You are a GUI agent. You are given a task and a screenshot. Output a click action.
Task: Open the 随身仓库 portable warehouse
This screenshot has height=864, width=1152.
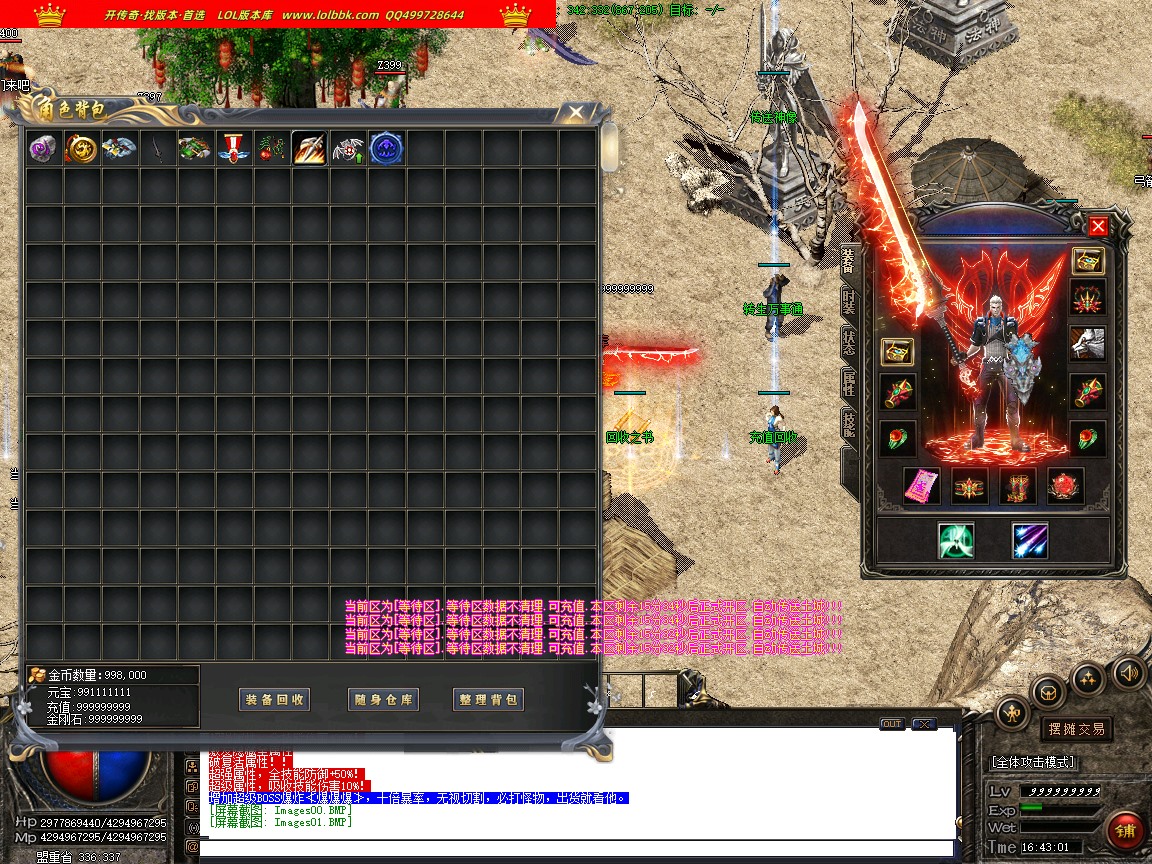[383, 700]
